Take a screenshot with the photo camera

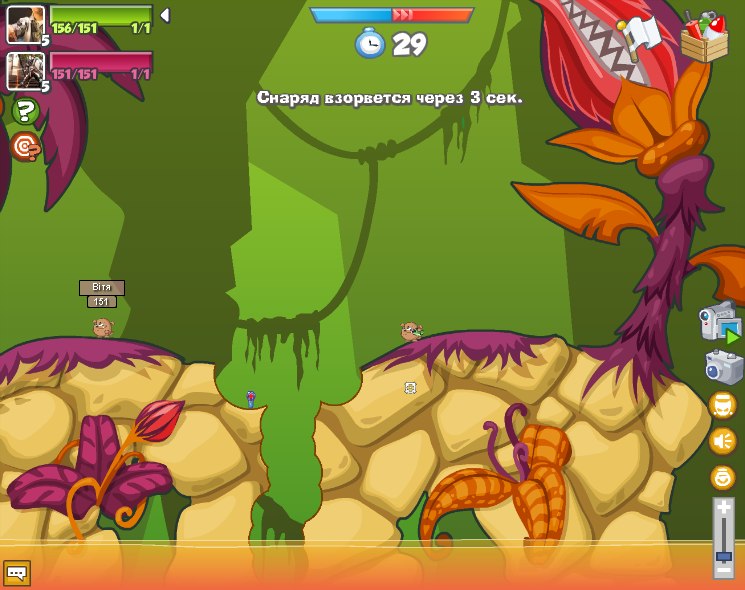click(x=723, y=367)
